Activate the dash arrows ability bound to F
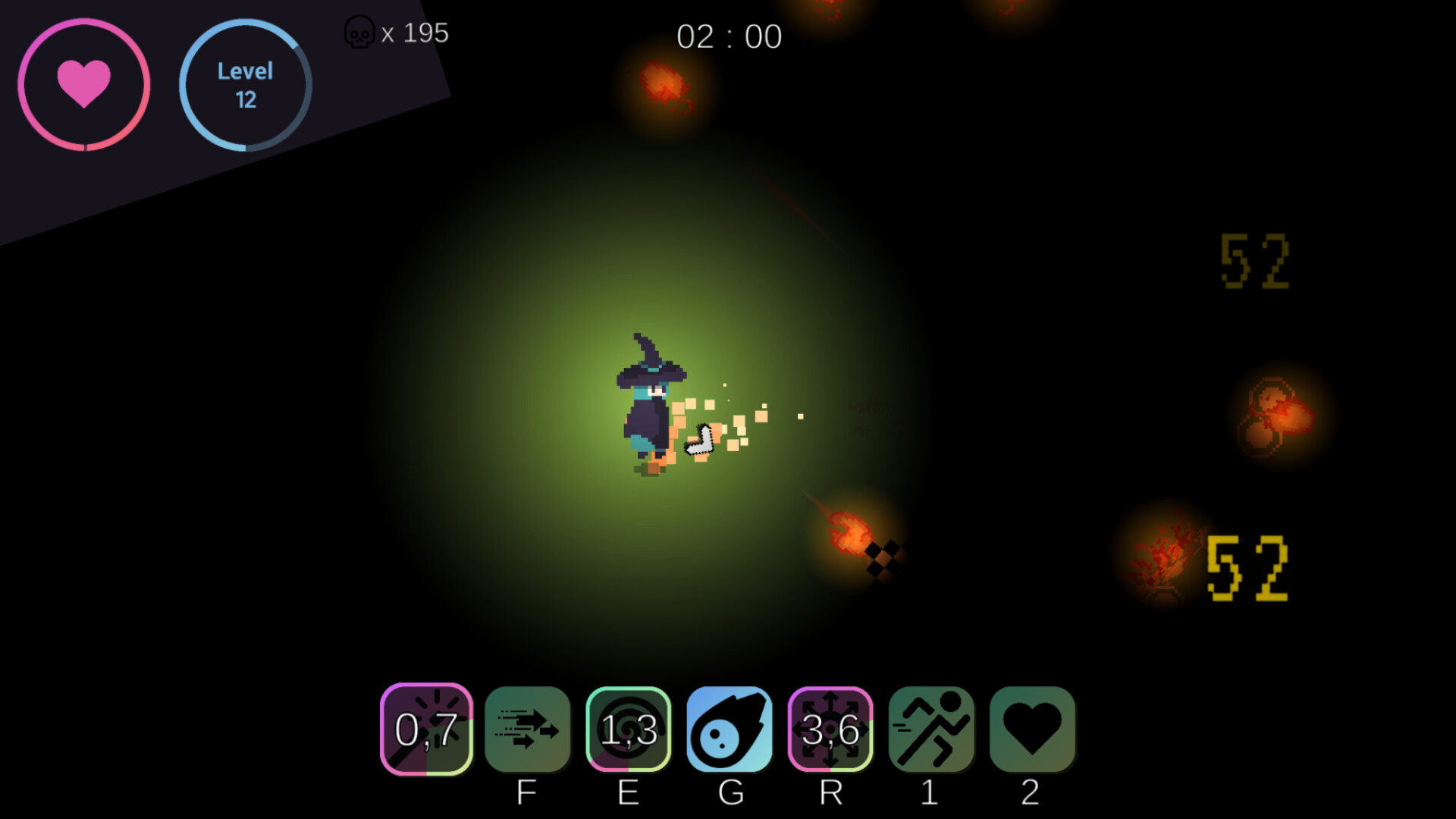 pos(529,730)
